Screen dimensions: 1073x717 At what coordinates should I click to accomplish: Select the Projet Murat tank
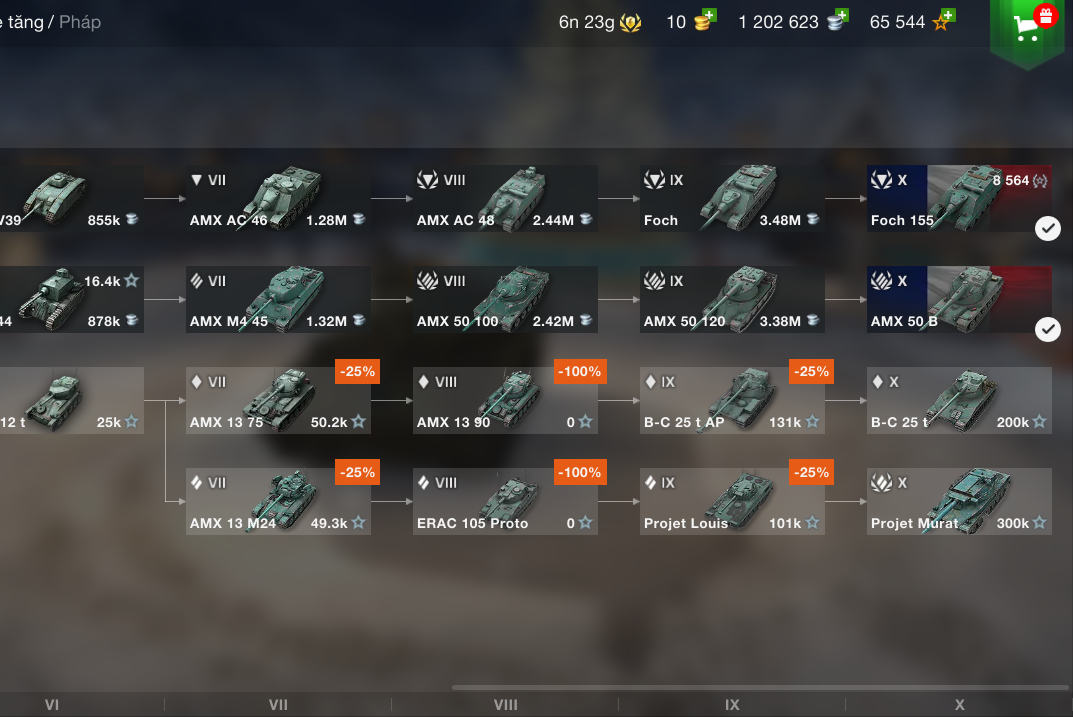(959, 502)
